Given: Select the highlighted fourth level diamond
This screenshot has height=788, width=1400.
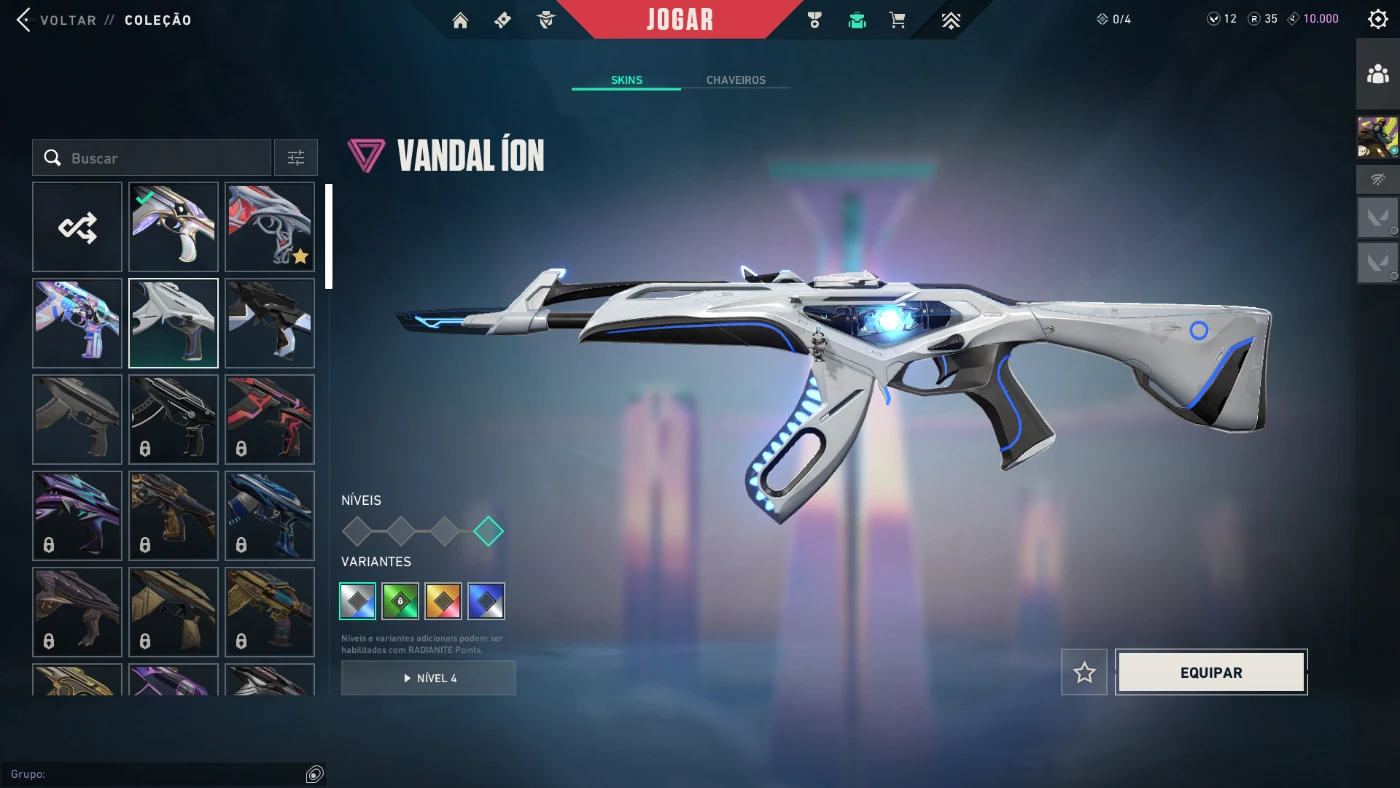Looking at the screenshot, I should [488, 531].
